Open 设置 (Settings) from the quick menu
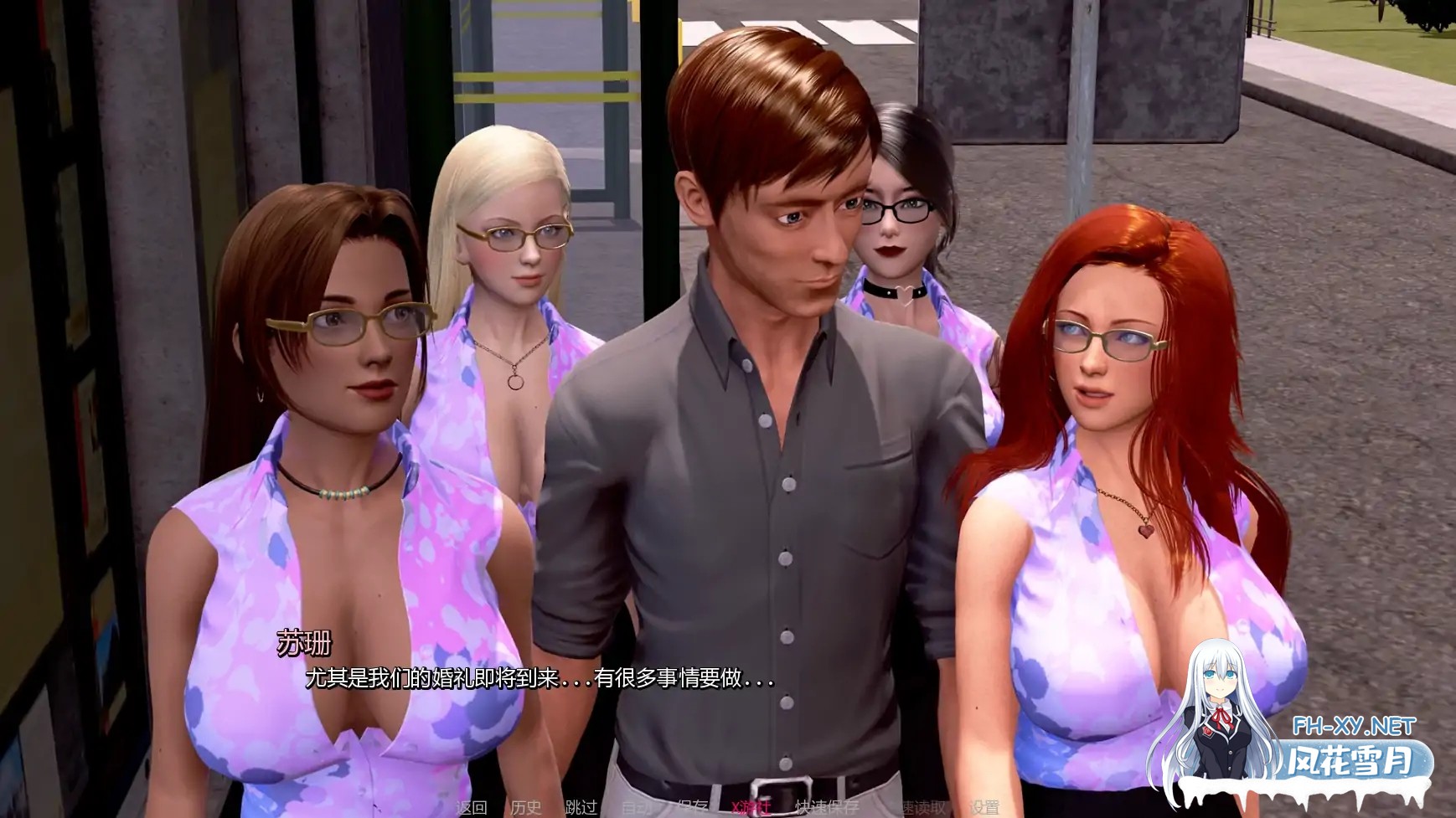Viewport: 1456px width, 818px height. click(x=984, y=807)
